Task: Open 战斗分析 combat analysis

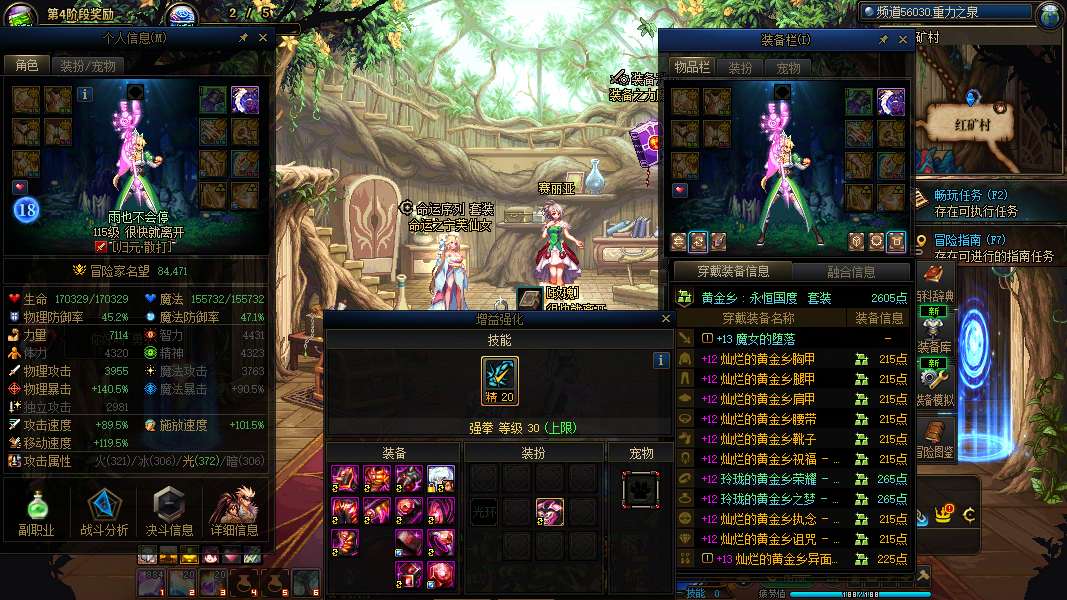Action: click(103, 512)
